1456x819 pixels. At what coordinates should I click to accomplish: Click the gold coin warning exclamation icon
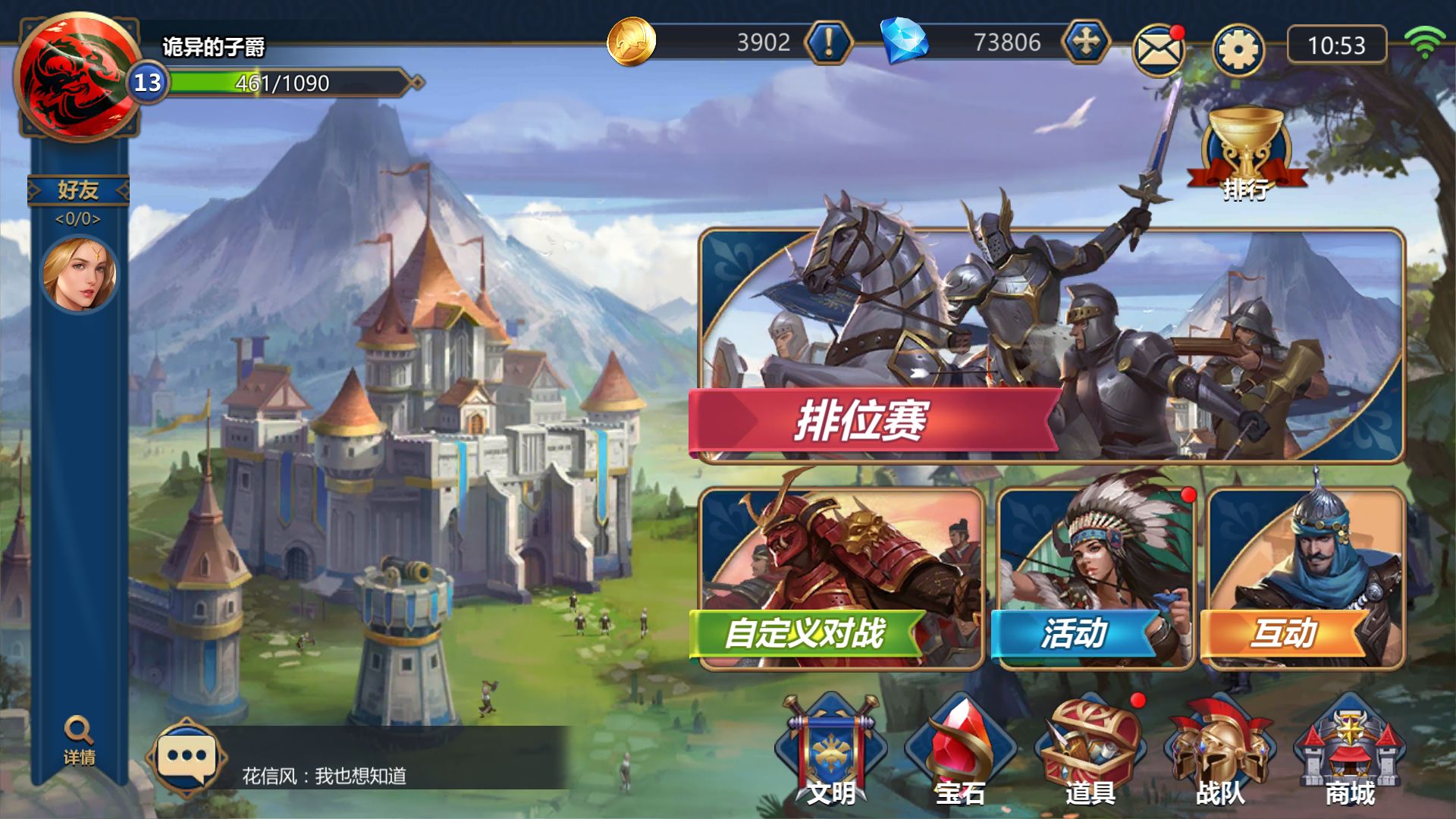click(828, 43)
